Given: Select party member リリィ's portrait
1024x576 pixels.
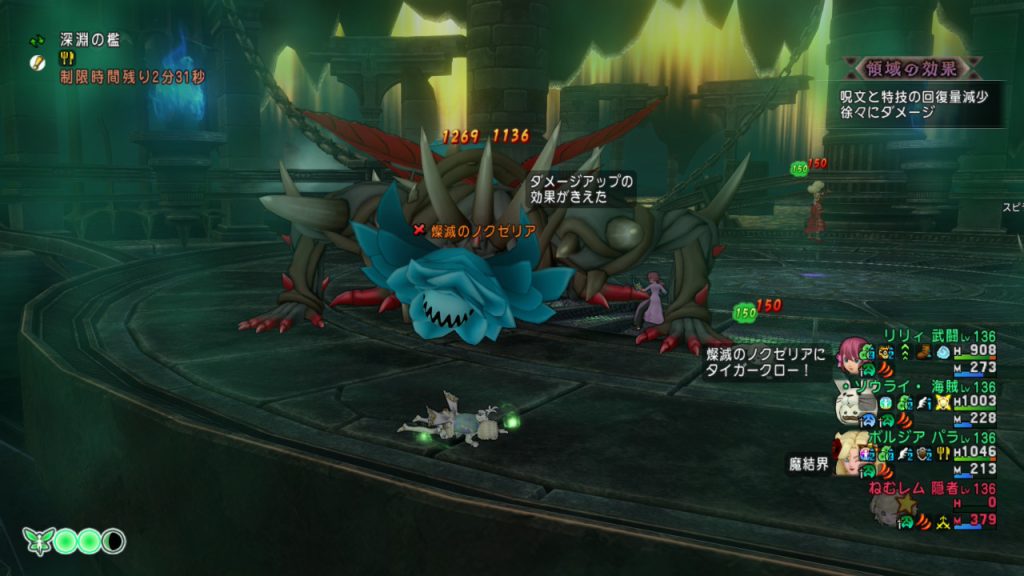Looking at the screenshot, I should pos(852,352).
